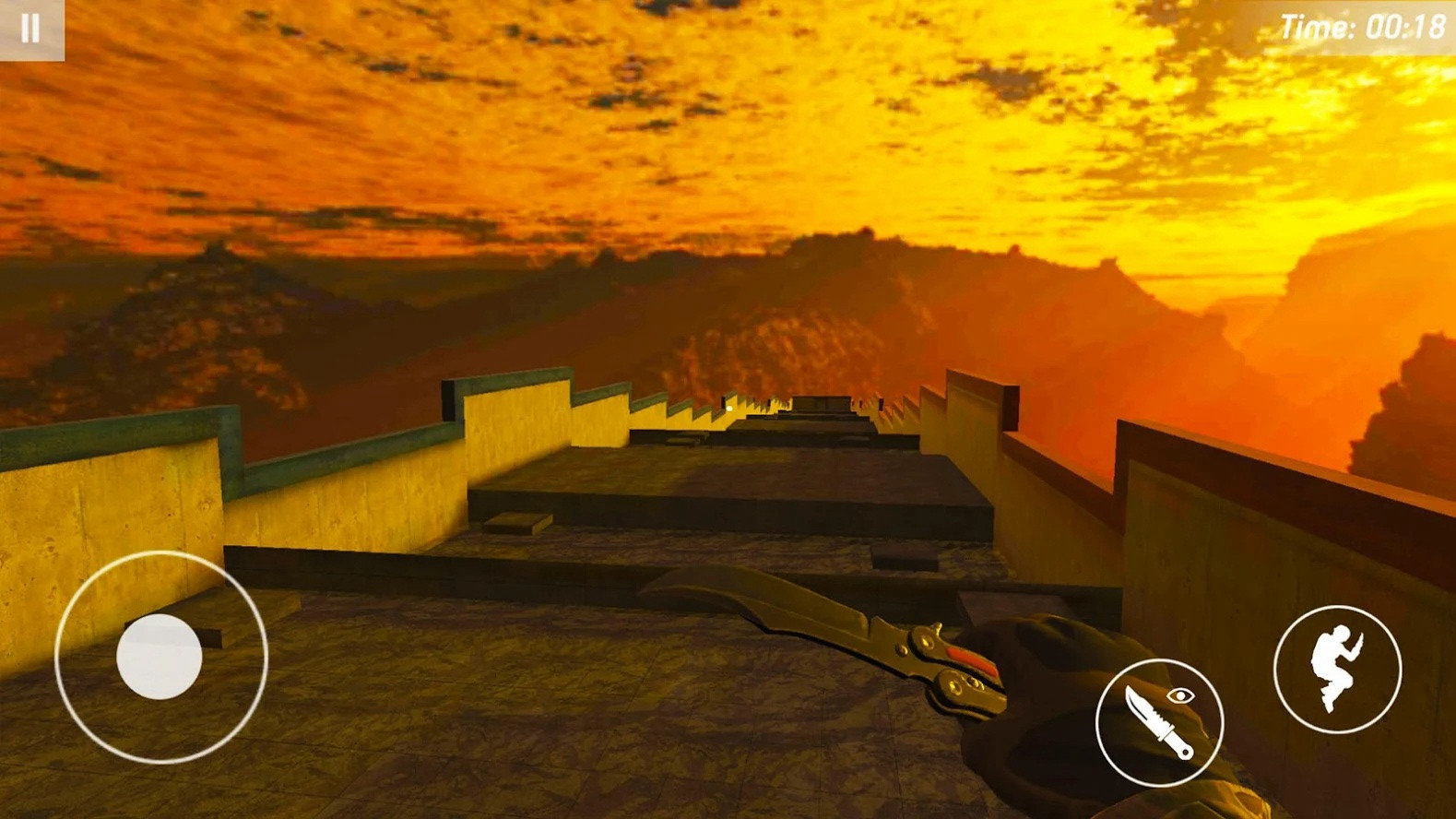Tap the jump button with jumping figure

1336,669
